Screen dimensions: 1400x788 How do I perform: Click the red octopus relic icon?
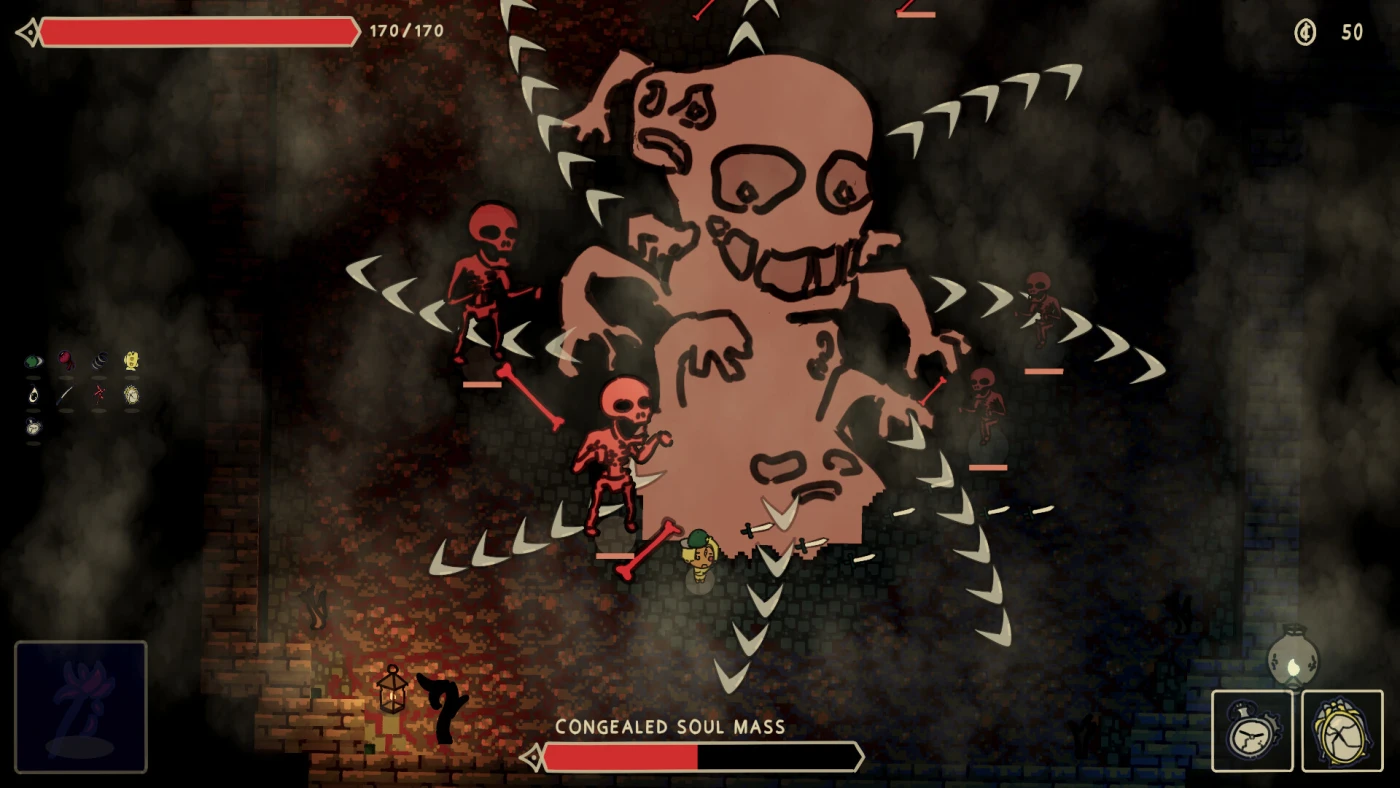coord(66,361)
